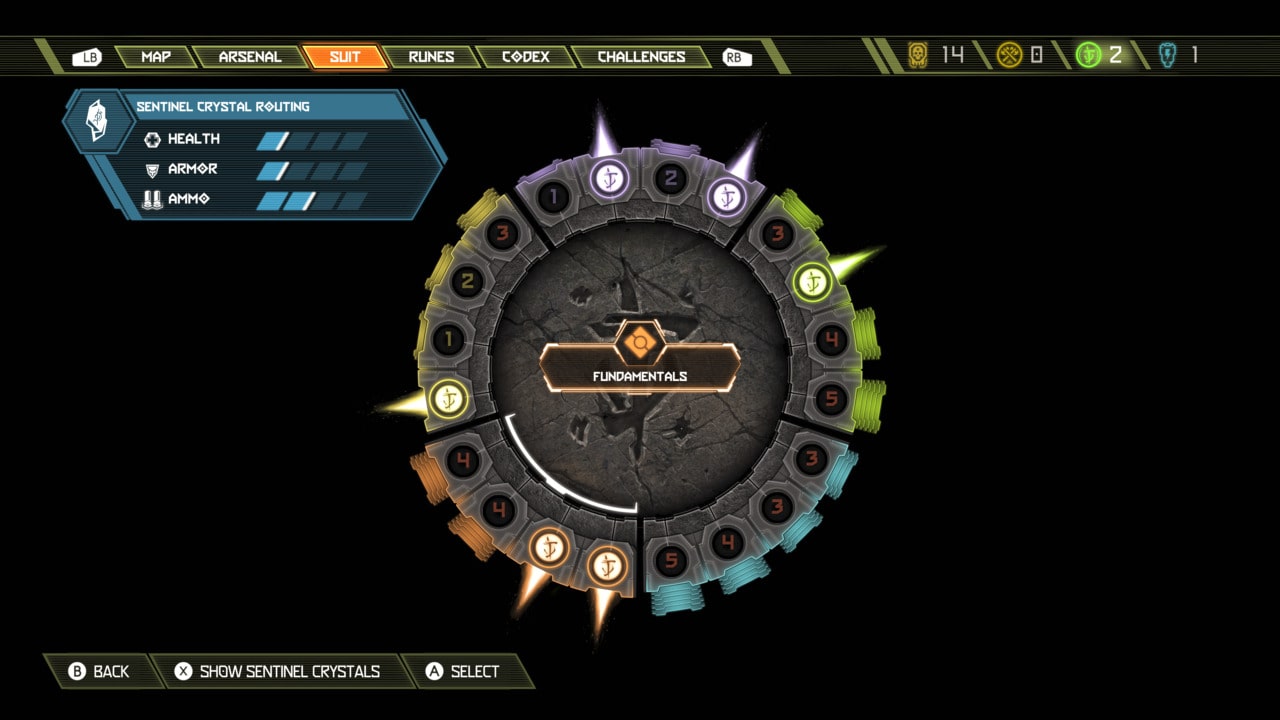Select the blue section node costing 5
Image resolution: width=1280 pixels, height=720 pixels.
coord(672,561)
